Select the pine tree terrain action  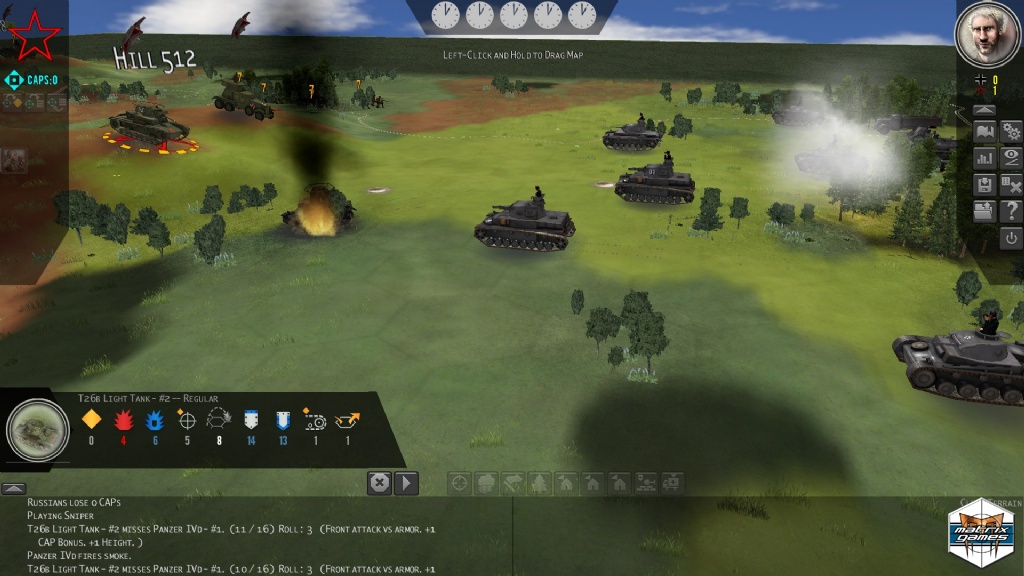point(540,483)
